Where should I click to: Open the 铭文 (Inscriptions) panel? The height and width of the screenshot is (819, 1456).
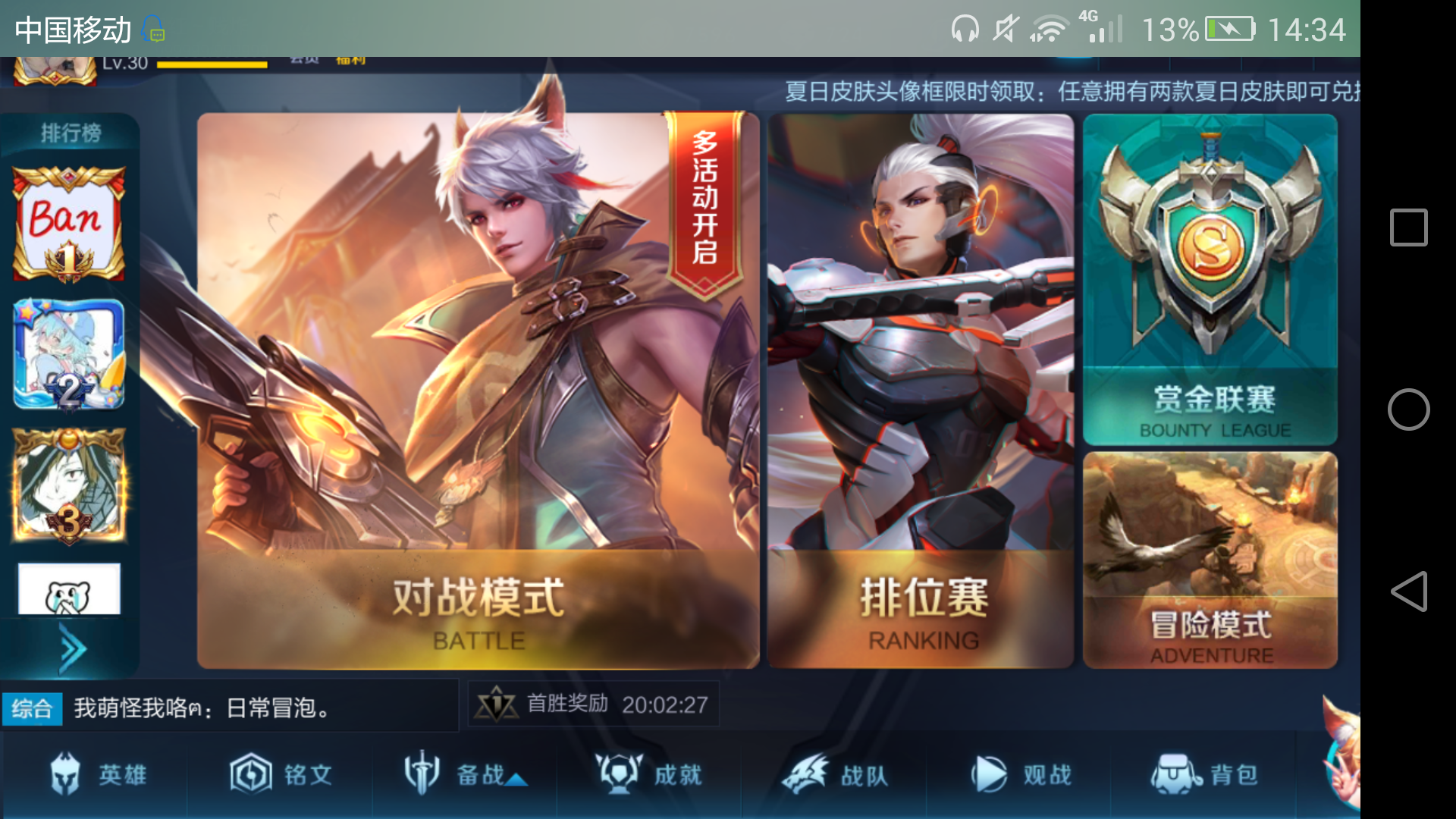coord(281,773)
